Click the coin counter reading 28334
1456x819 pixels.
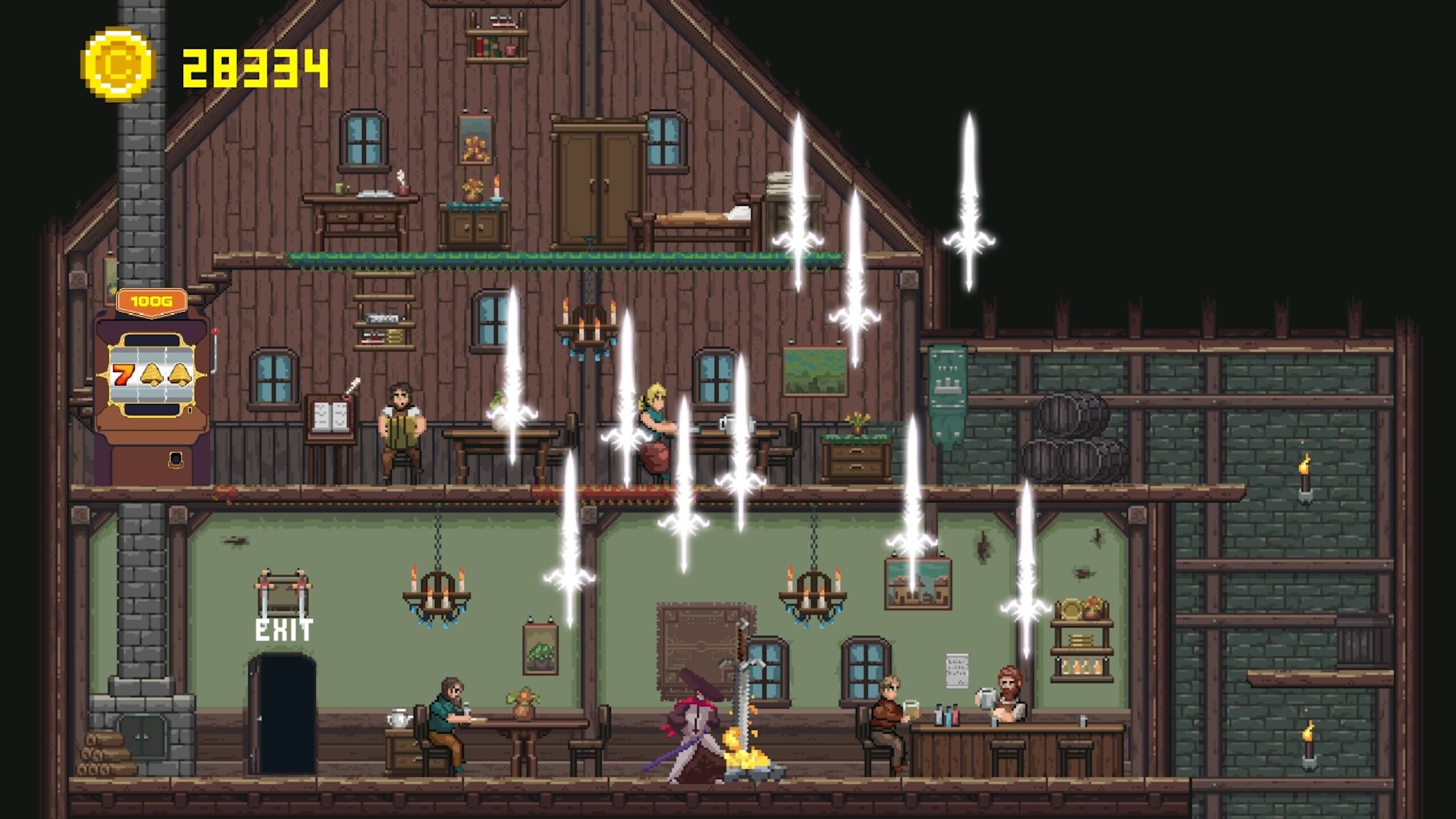click(x=253, y=65)
